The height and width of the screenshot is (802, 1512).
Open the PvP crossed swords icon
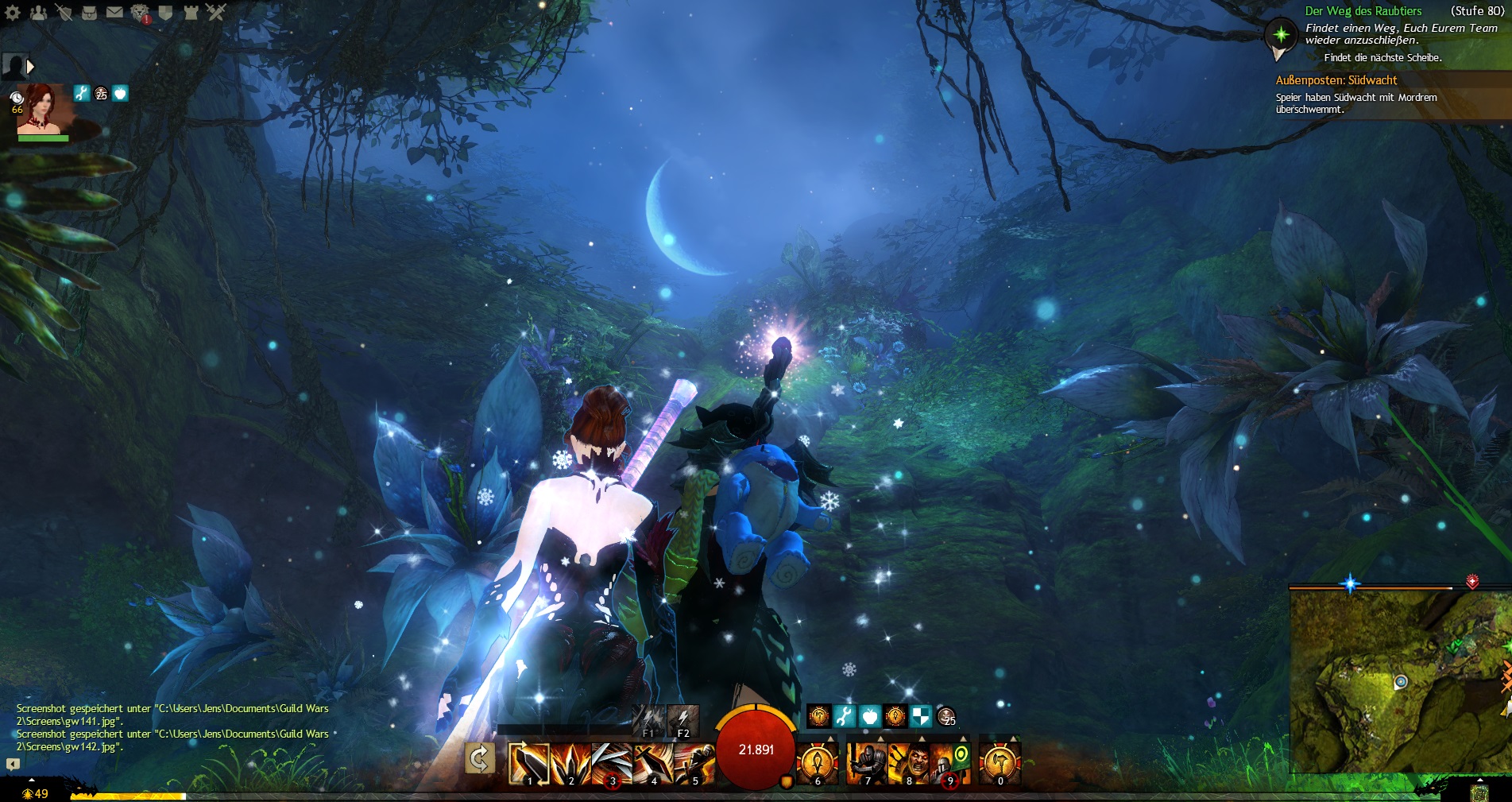pyautogui.click(x=216, y=12)
